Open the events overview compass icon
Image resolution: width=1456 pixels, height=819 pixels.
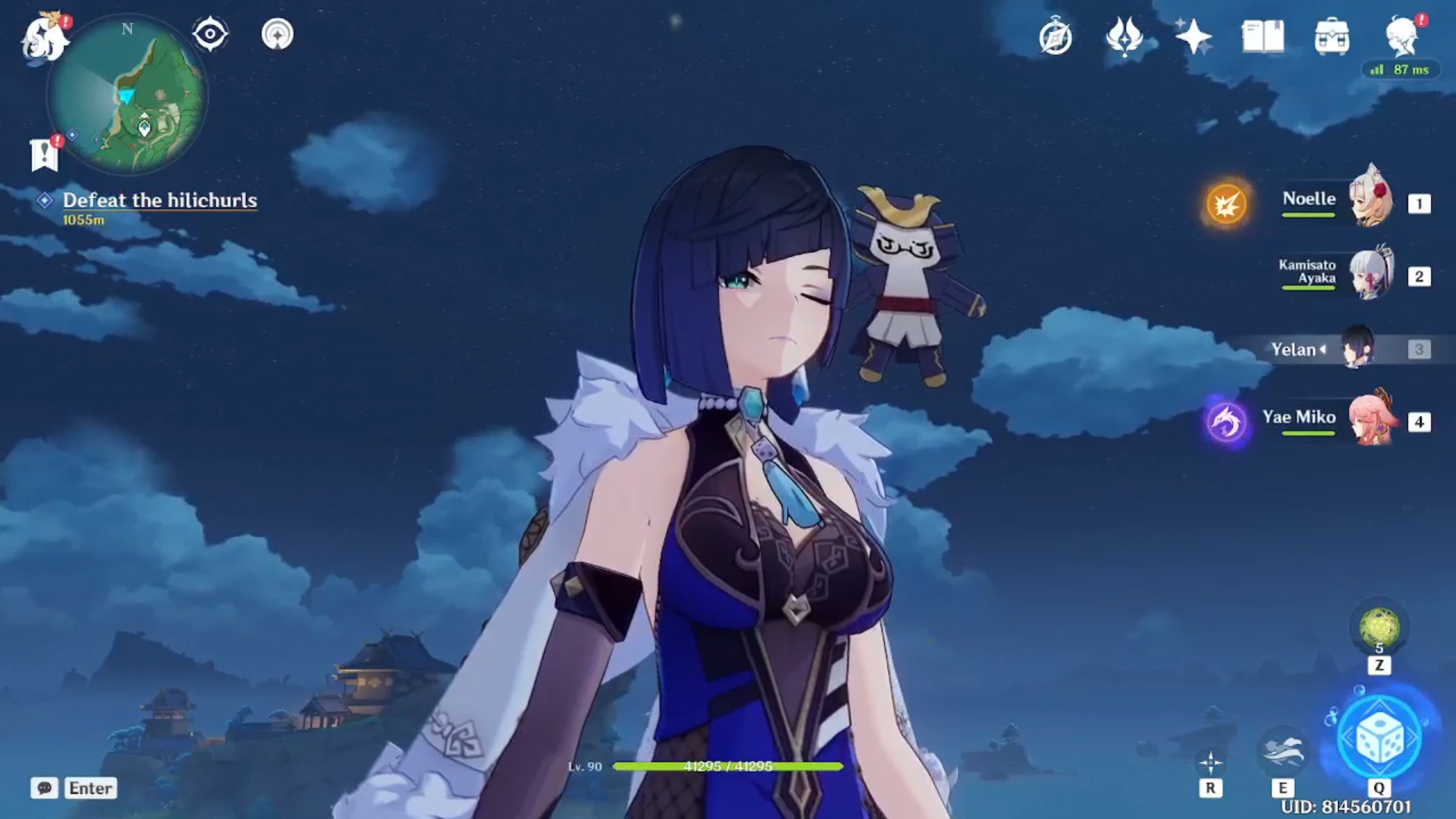[x=1054, y=34]
